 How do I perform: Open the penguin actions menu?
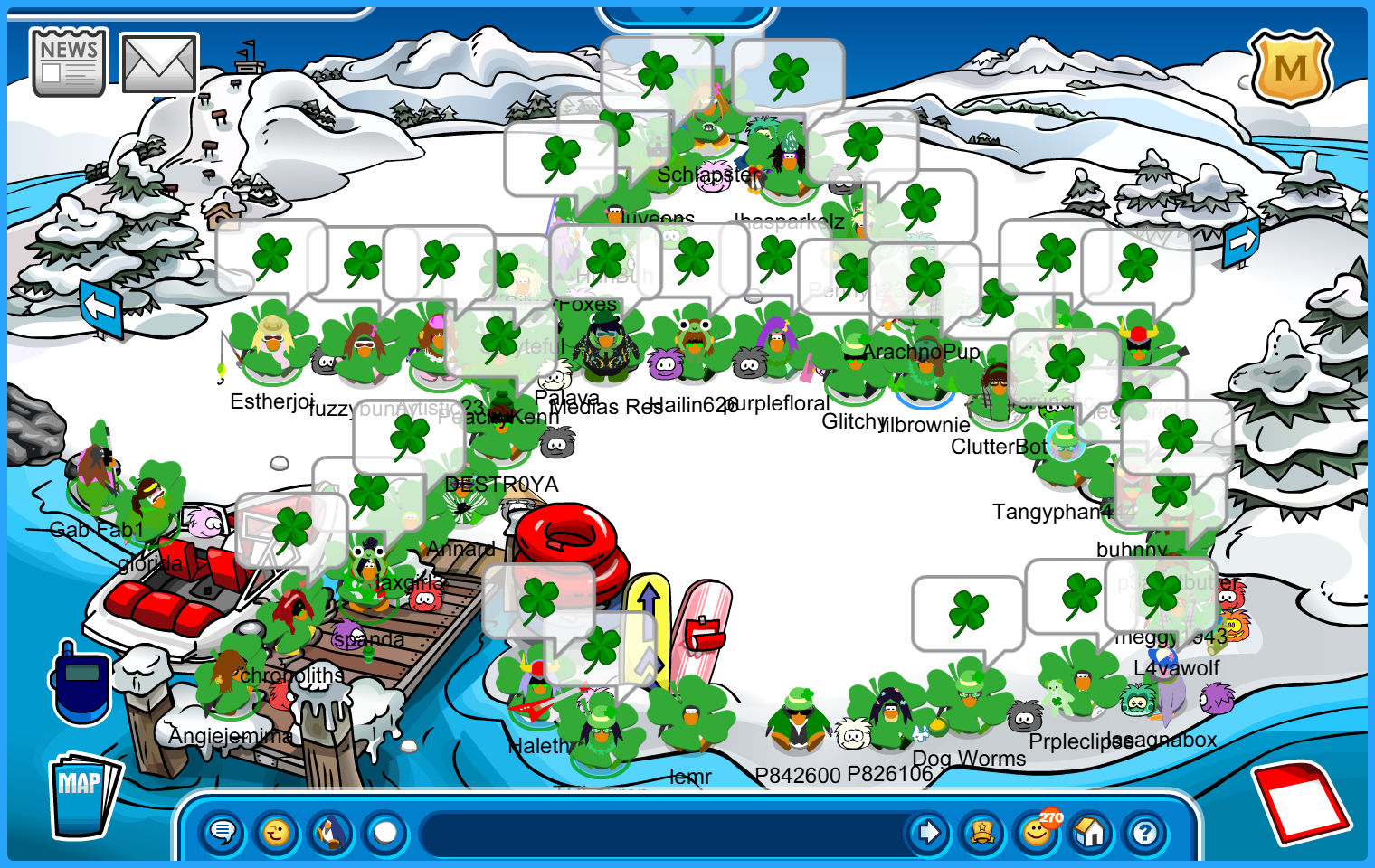click(331, 832)
